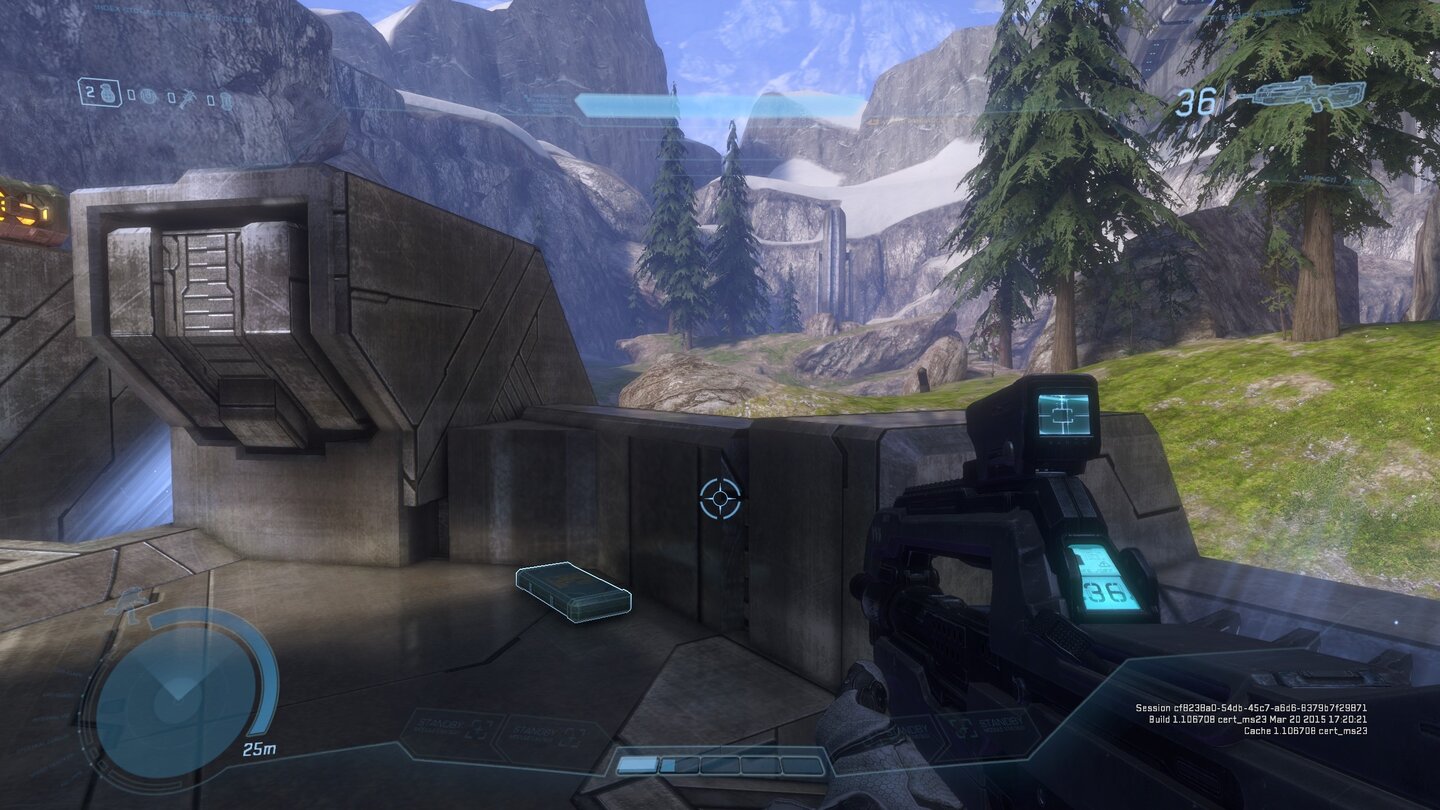Select the spike grenade icon
Screen dimensions: 1440x810
[188, 96]
